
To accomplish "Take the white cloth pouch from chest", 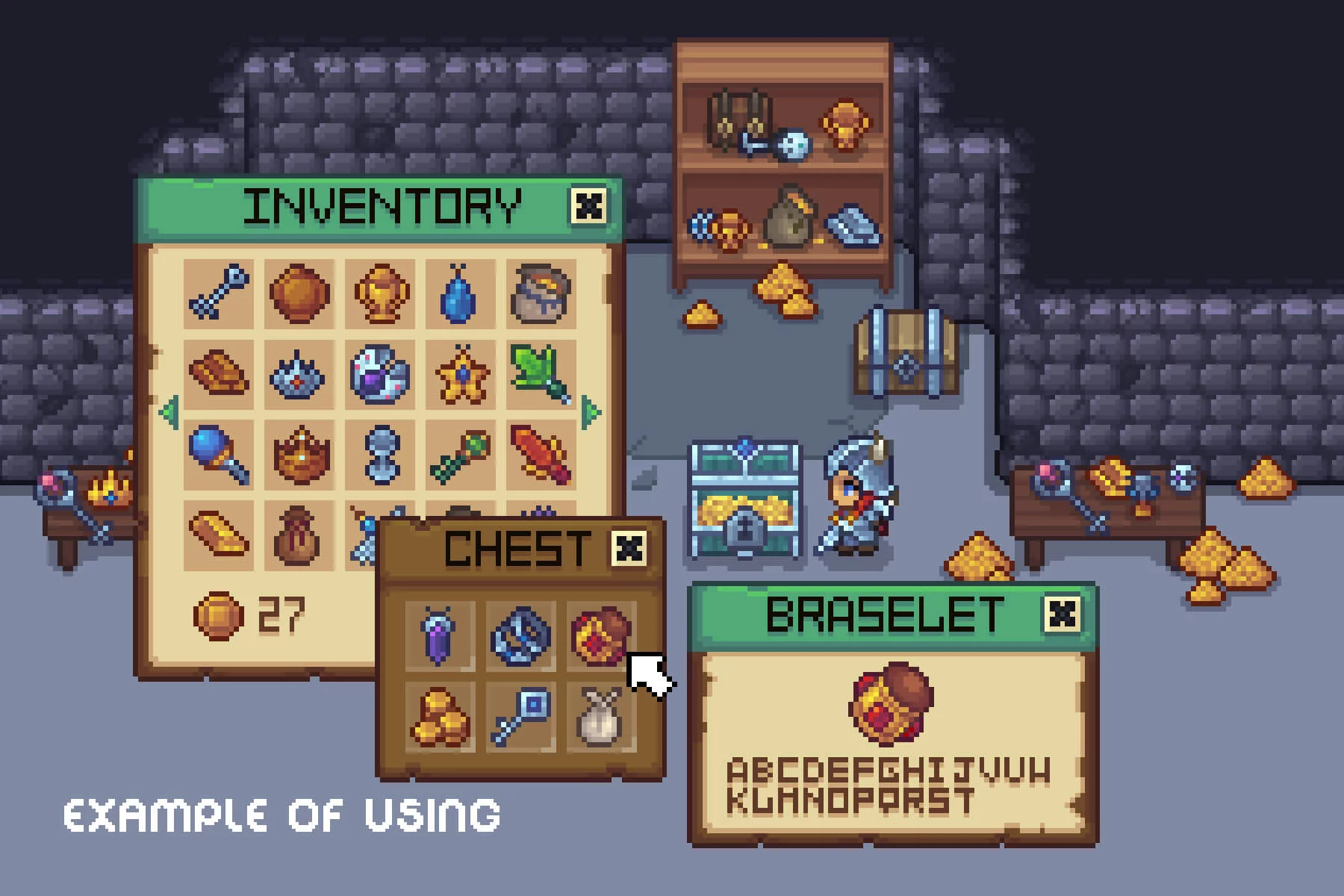I will coord(601,717).
